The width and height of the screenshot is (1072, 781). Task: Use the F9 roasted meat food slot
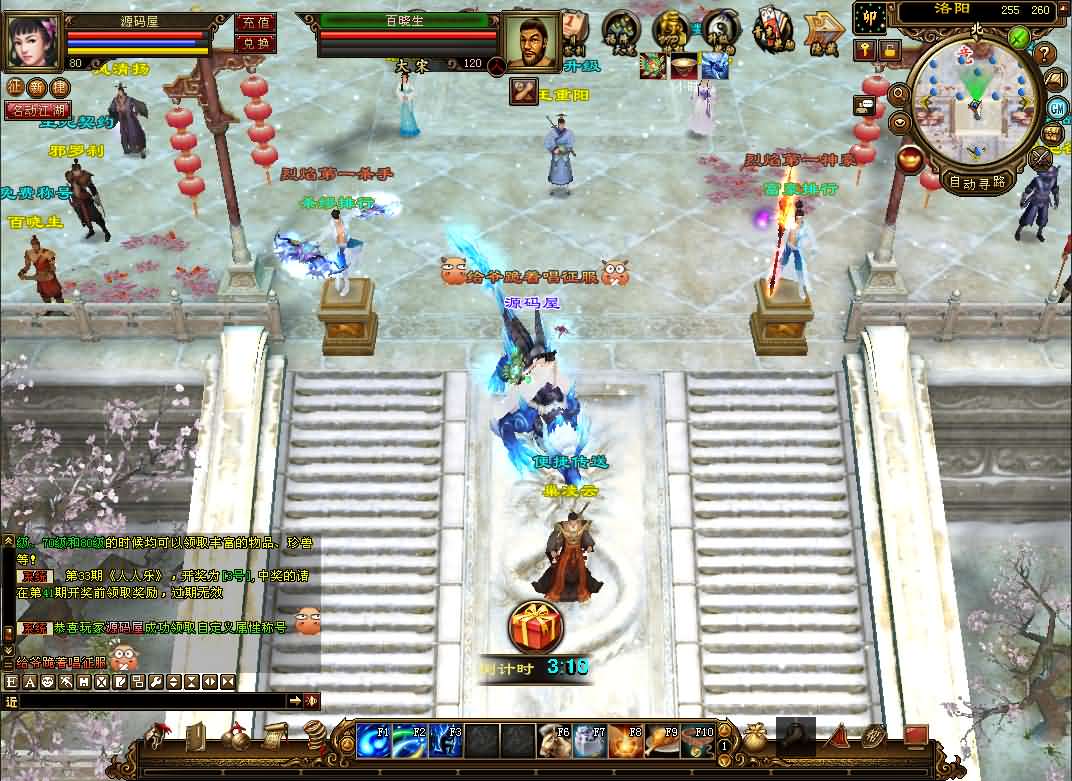(660, 741)
